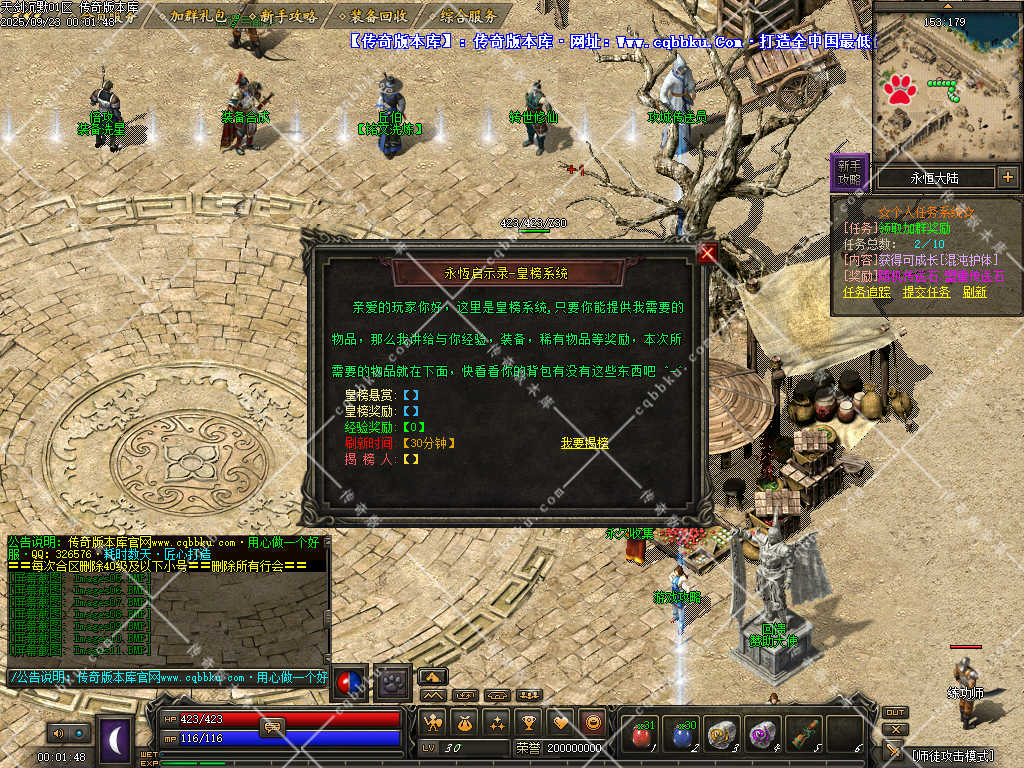Screen dimensions: 1024x768
Task: Select the scroll item in hotbar slot 5
Action: [x=803, y=735]
